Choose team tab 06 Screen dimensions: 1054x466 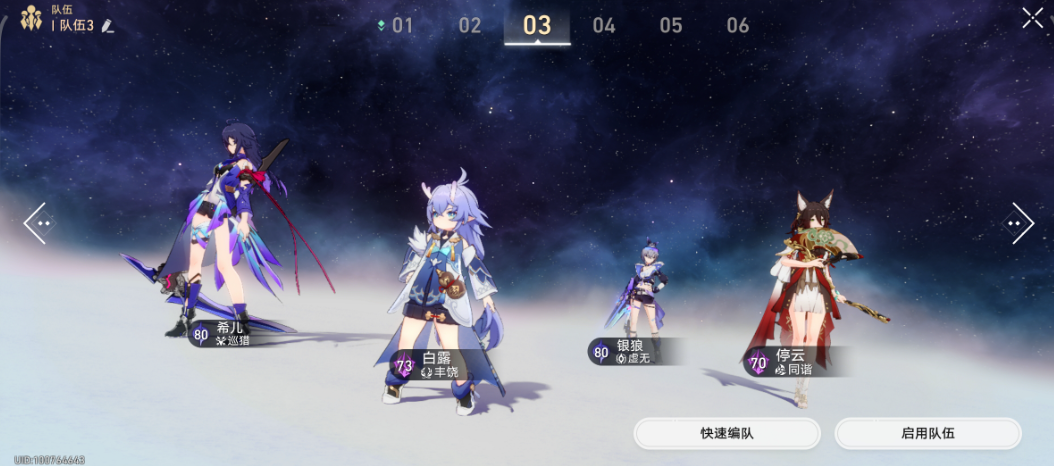(x=738, y=26)
